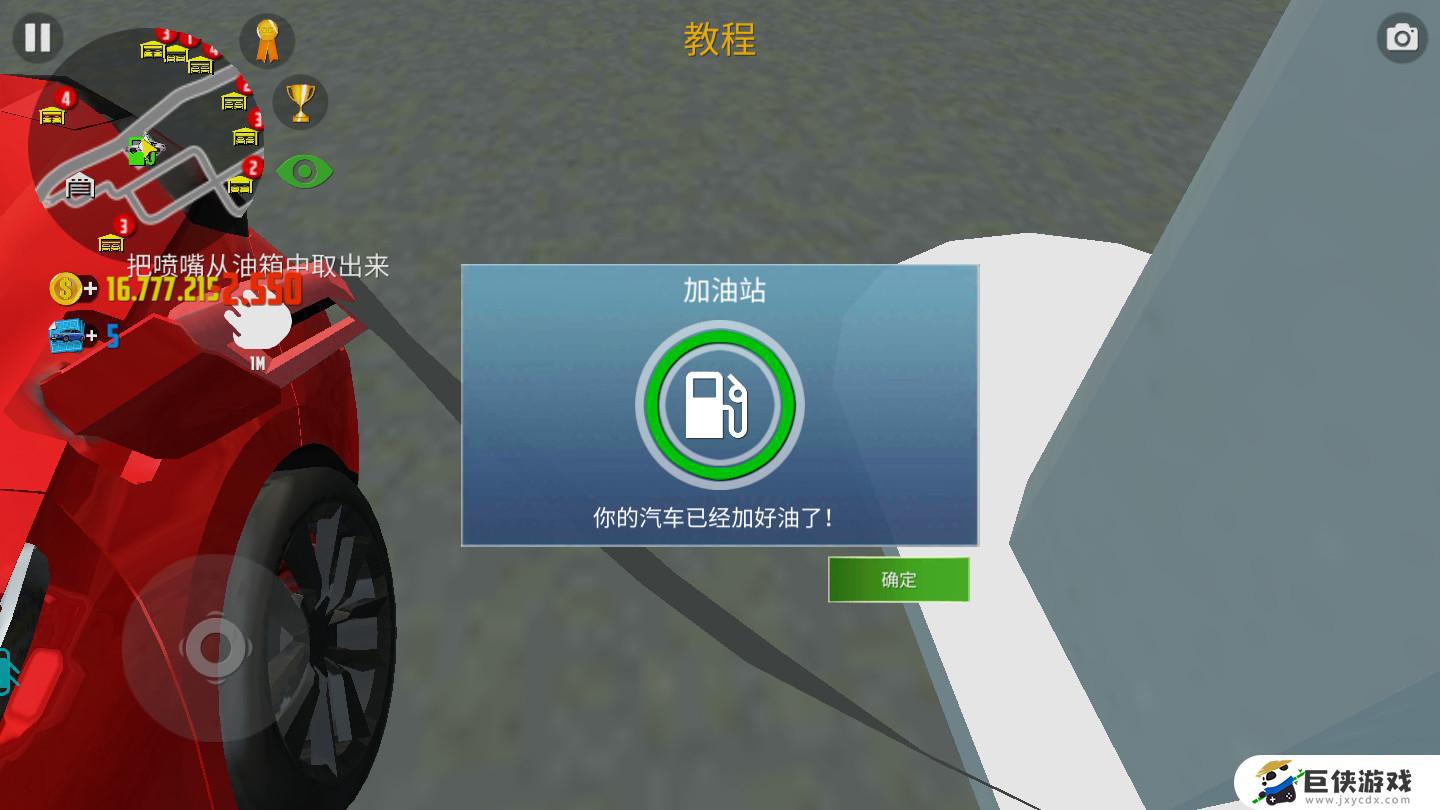Toggle the camera view with the green eye
Image resolution: width=1440 pixels, height=810 pixels.
coord(308,170)
